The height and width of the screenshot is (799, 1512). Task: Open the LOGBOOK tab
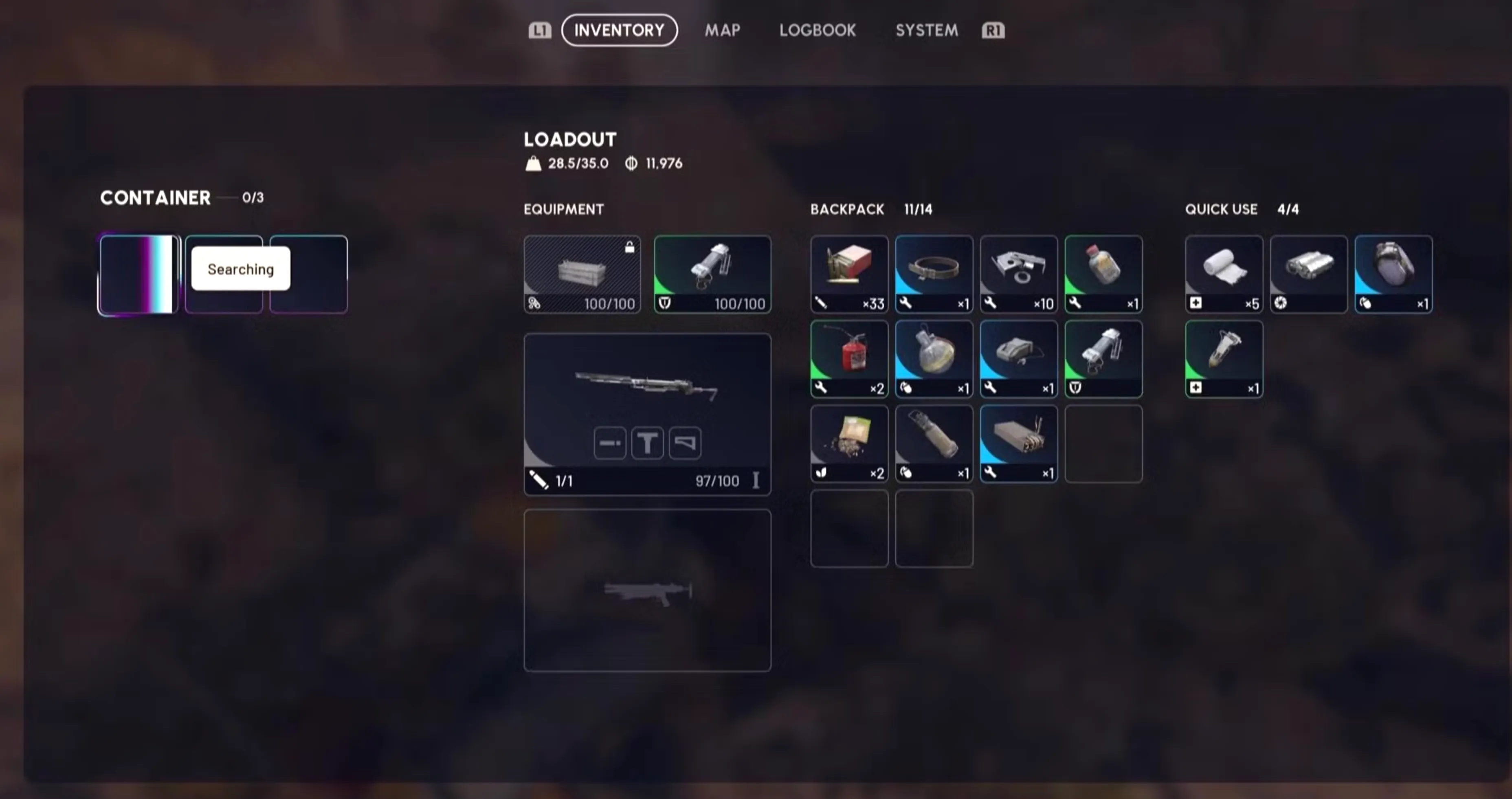818,30
